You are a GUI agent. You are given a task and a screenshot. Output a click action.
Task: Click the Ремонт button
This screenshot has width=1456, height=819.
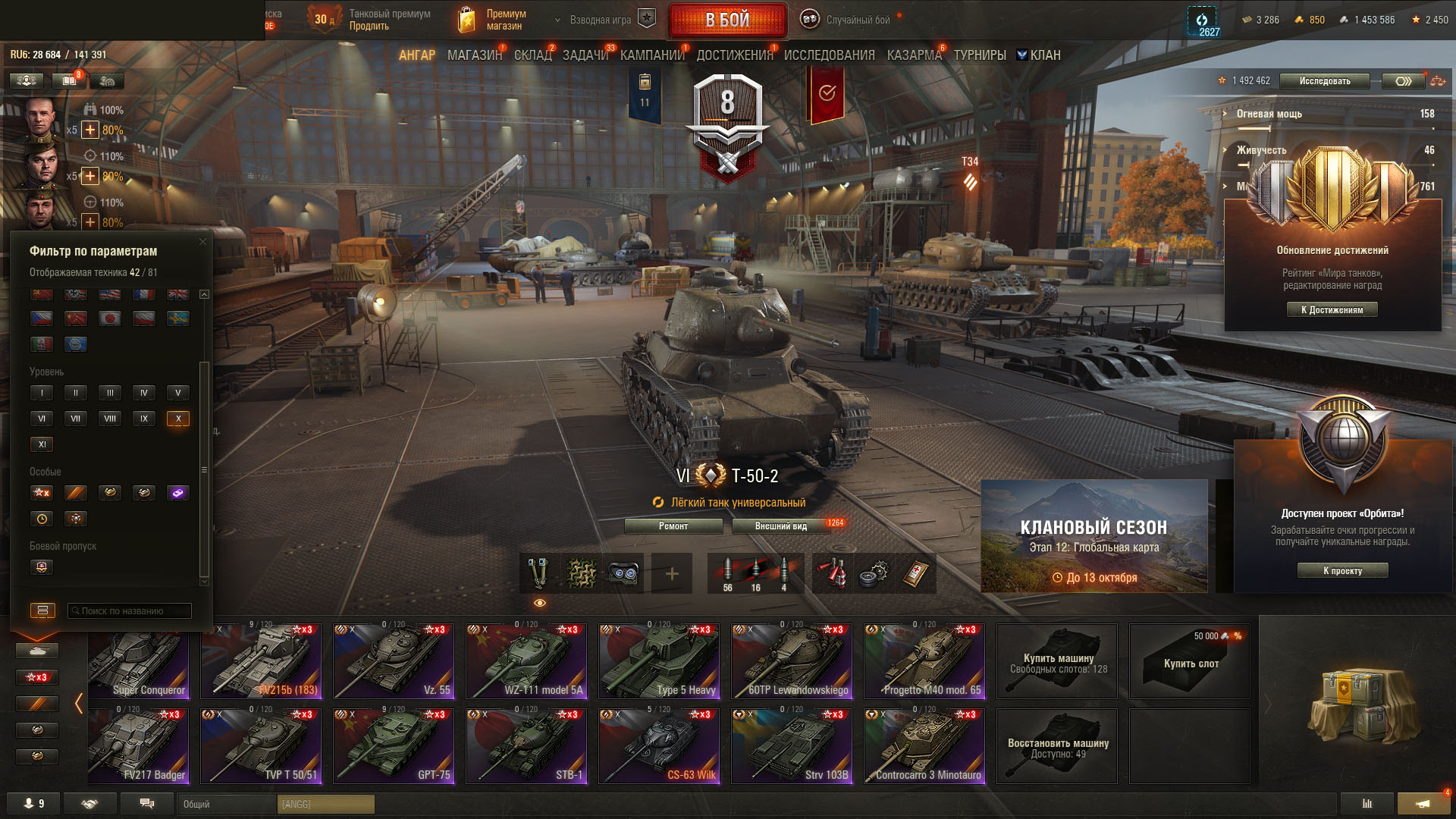673,526
